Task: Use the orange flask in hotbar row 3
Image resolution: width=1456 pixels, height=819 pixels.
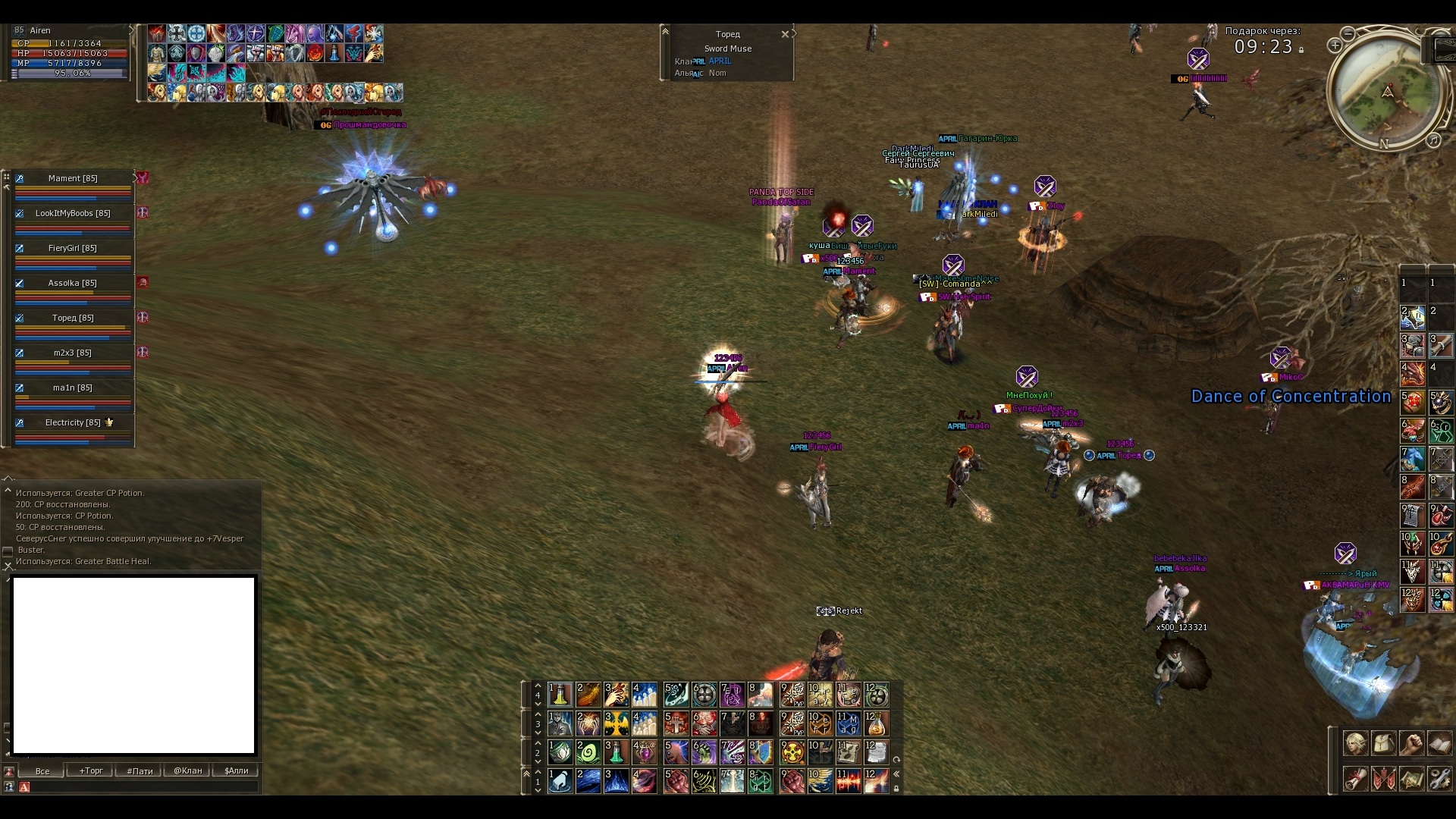Action: pyautogui.click(x=876, y=723)
